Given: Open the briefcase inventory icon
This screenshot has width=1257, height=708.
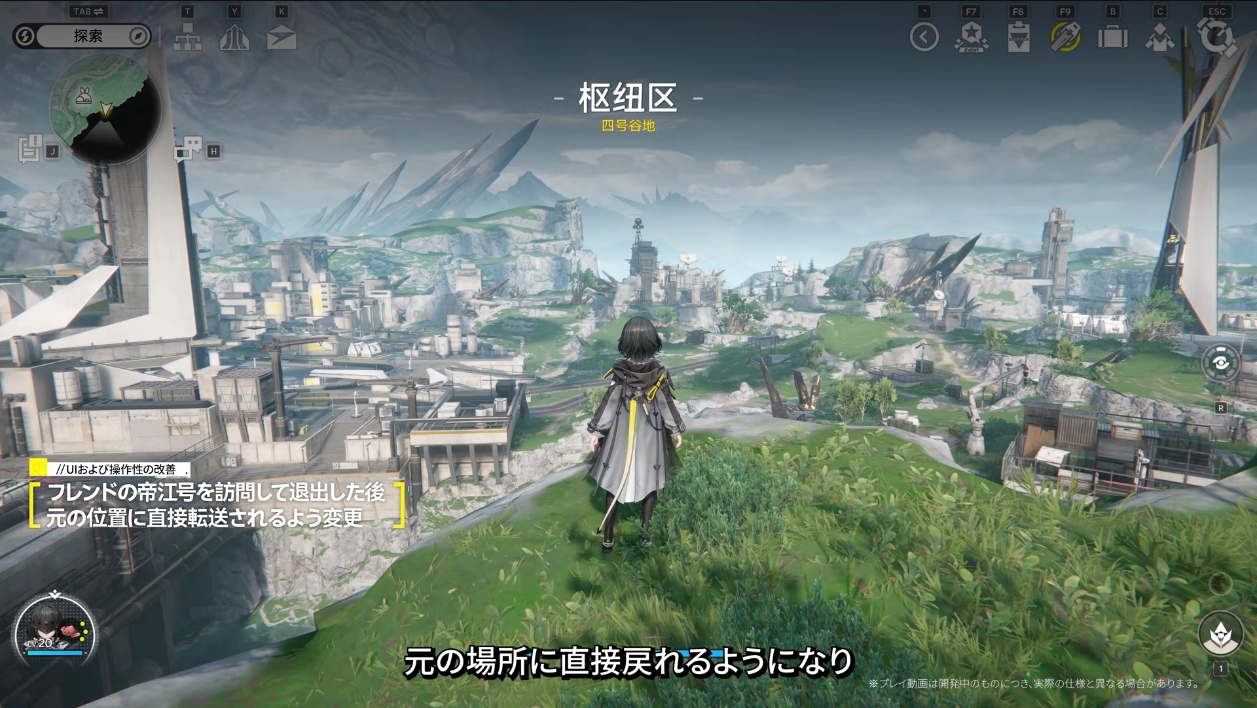Looking at the screenshot, I should coord(1112,38).
